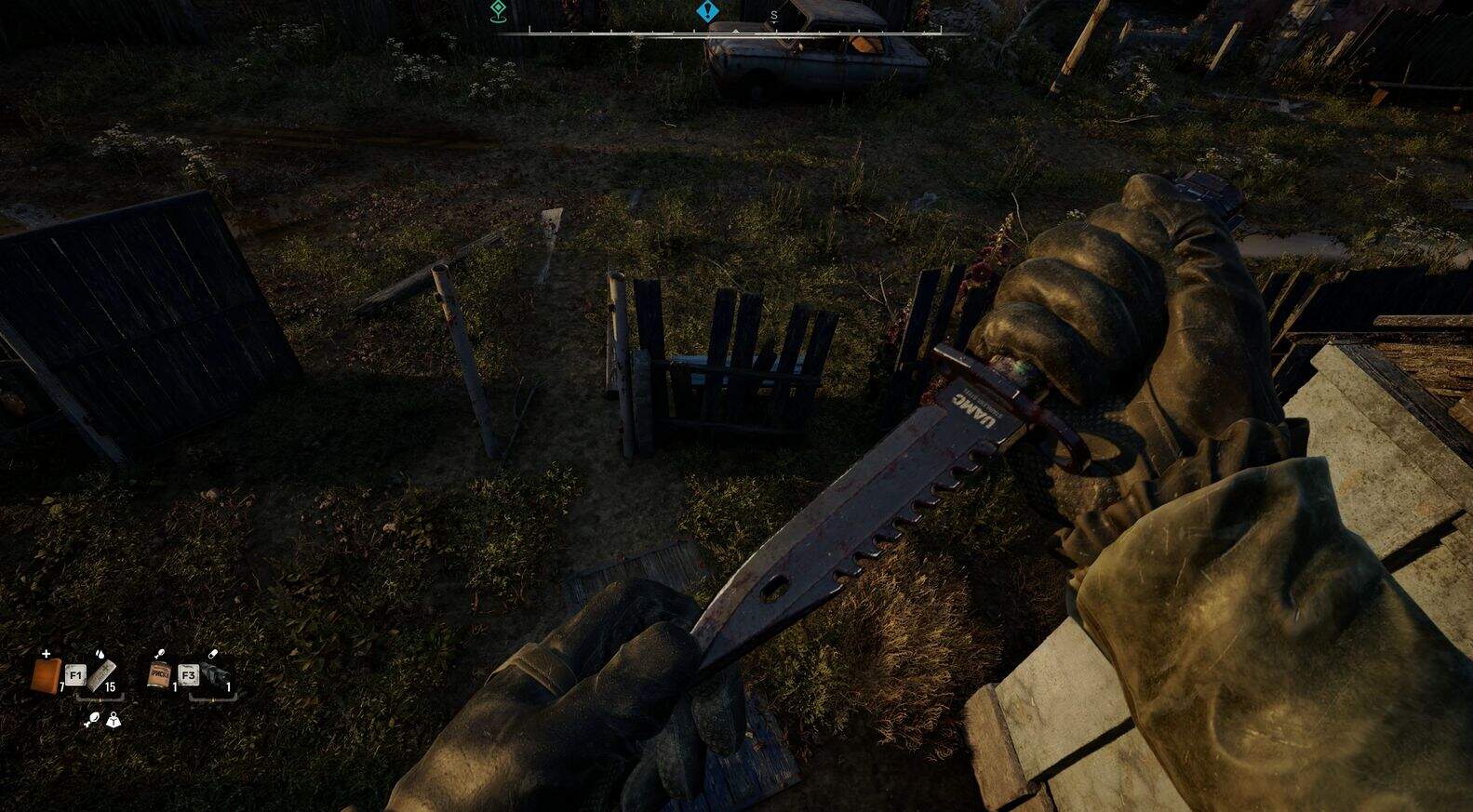The image size is (1473, 812).
Task: Click the weight overload status icon
Action: pyautogui.click(x=114, y=719)
